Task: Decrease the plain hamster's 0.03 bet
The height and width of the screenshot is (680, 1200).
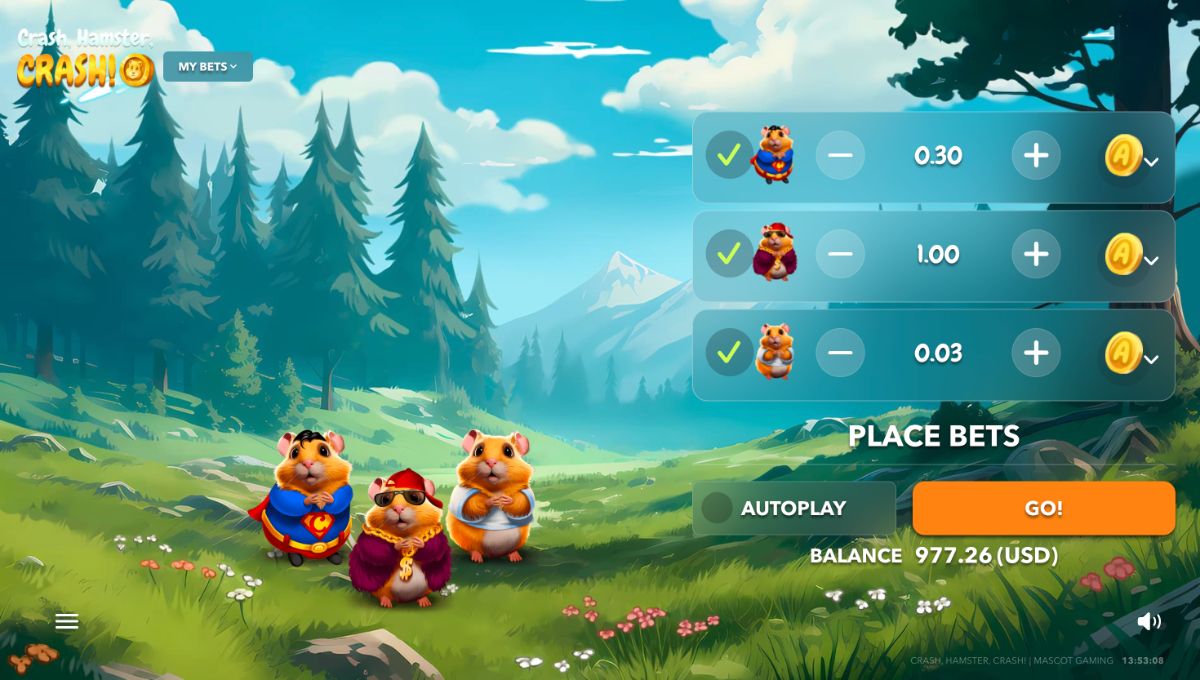Action: [x=840, y=352]
